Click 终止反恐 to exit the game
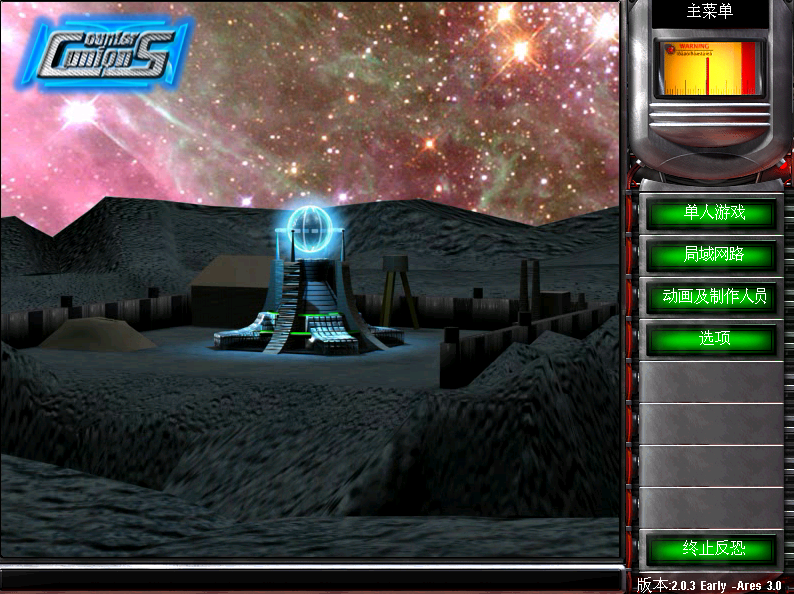 (x=710, y=549)
